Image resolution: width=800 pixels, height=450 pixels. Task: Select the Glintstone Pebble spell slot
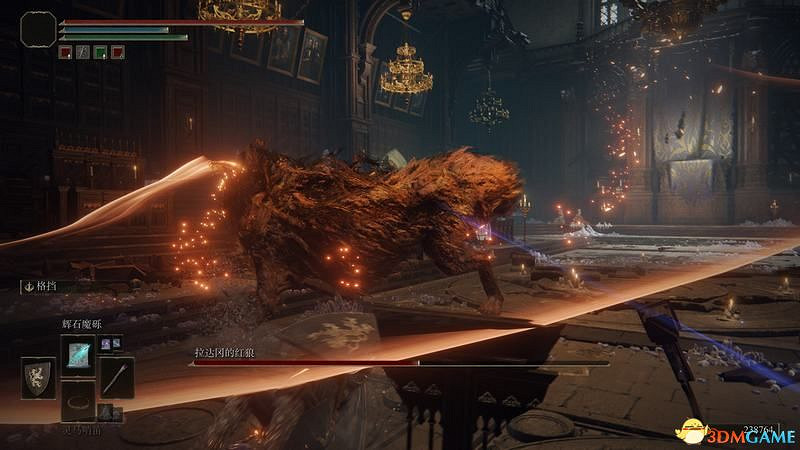point(78,354)
